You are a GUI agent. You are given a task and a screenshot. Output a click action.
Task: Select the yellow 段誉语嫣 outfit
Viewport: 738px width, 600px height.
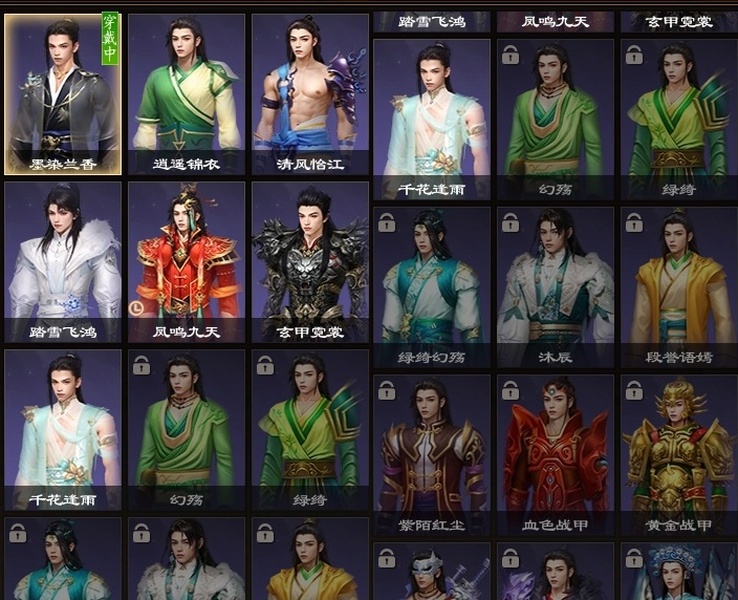point(678,285)
